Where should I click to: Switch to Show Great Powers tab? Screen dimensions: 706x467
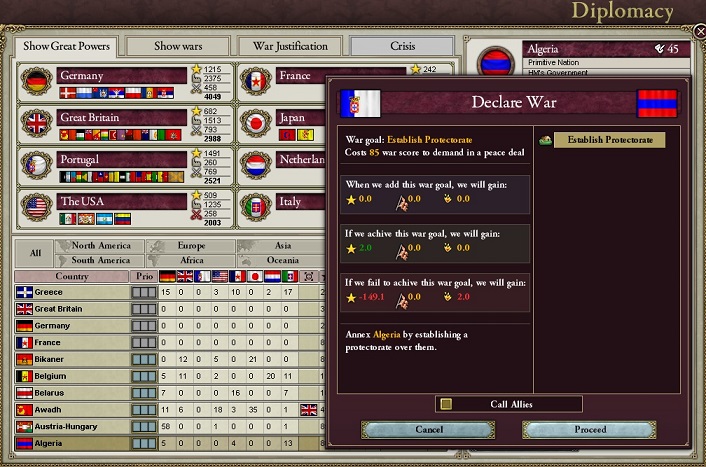coord(66,46)
